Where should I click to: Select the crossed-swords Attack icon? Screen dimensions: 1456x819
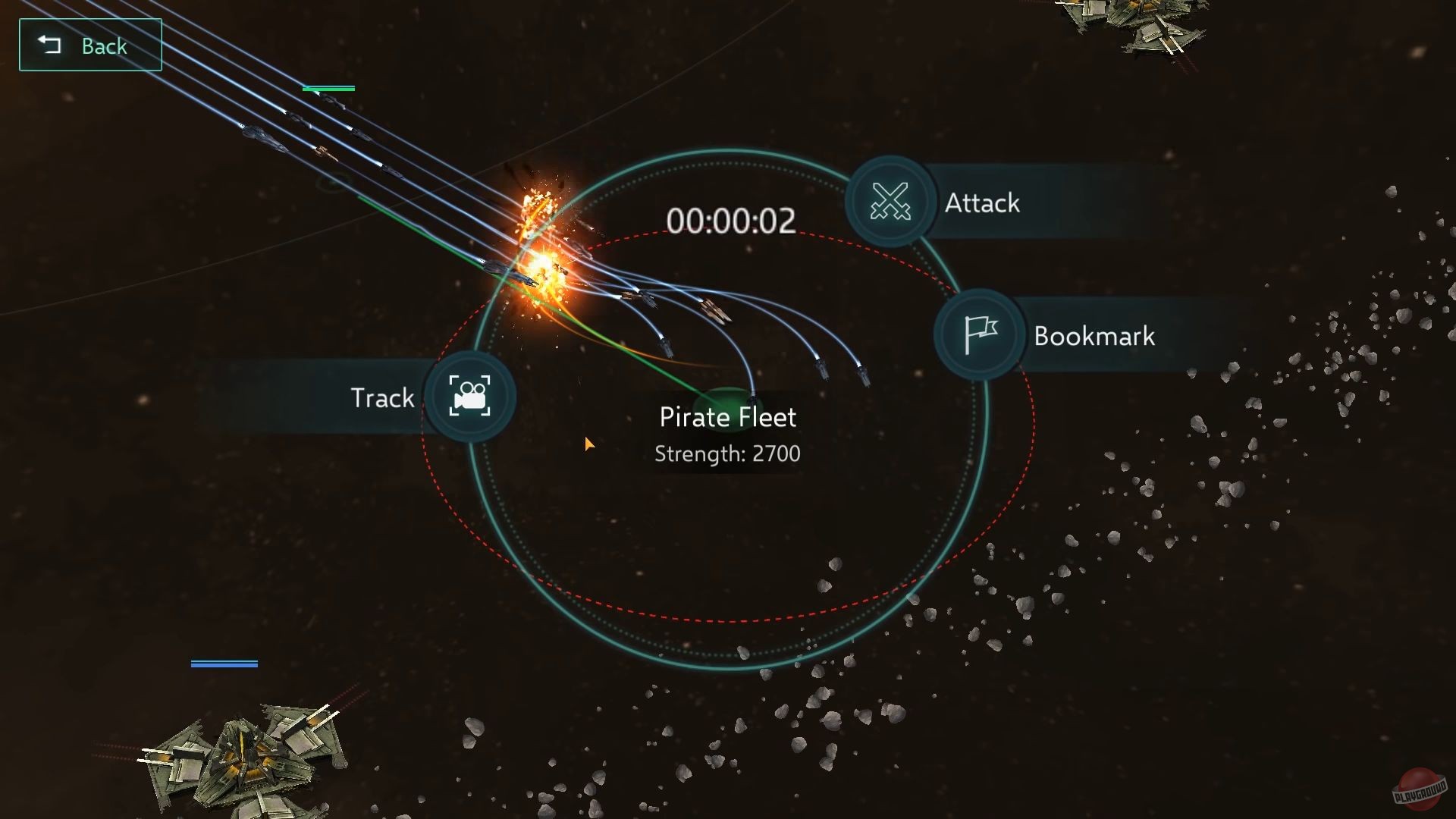coord(890,202)
